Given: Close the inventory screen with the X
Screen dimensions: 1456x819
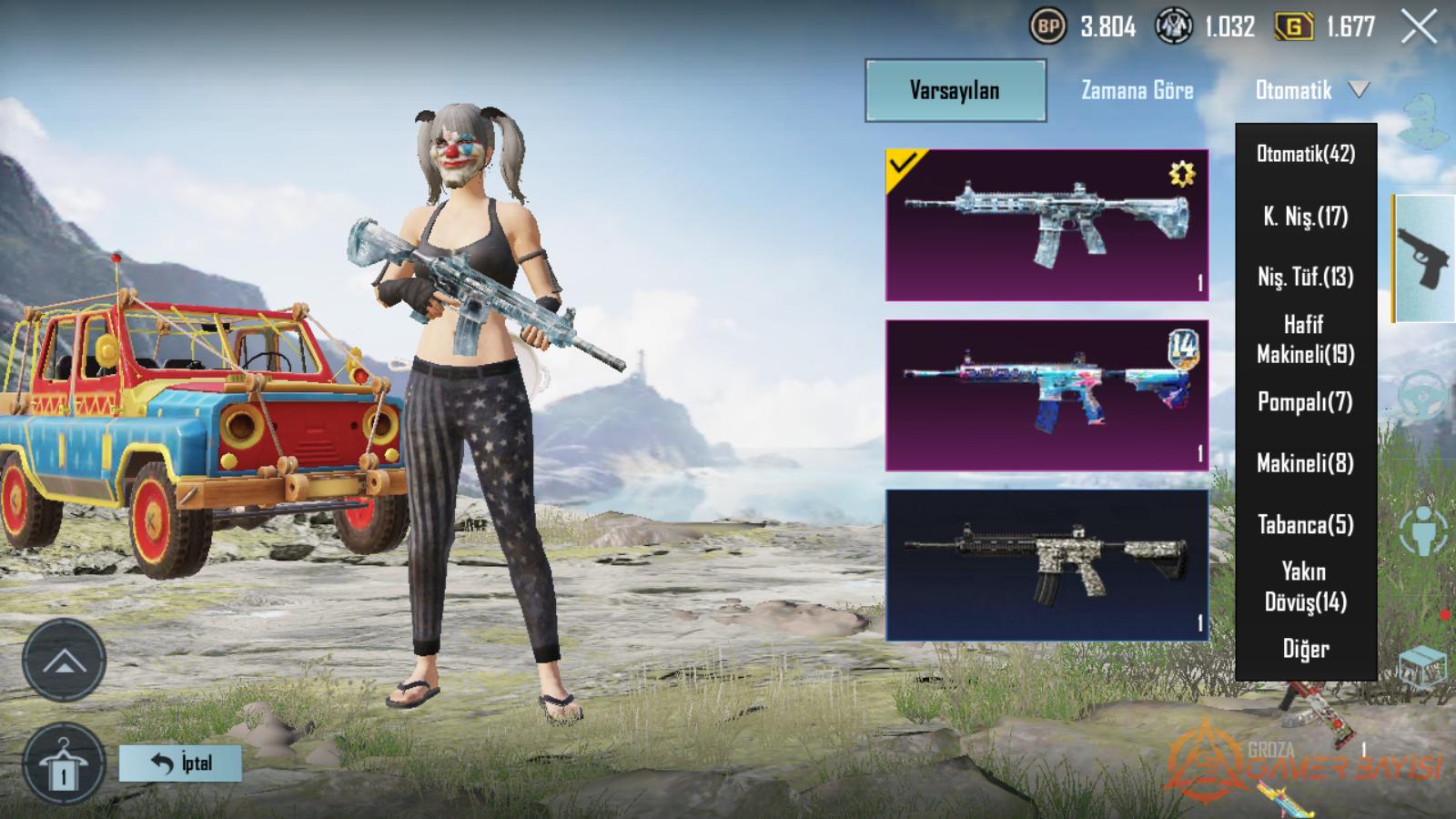Looking at the screenshot, I should [1419, 27].
